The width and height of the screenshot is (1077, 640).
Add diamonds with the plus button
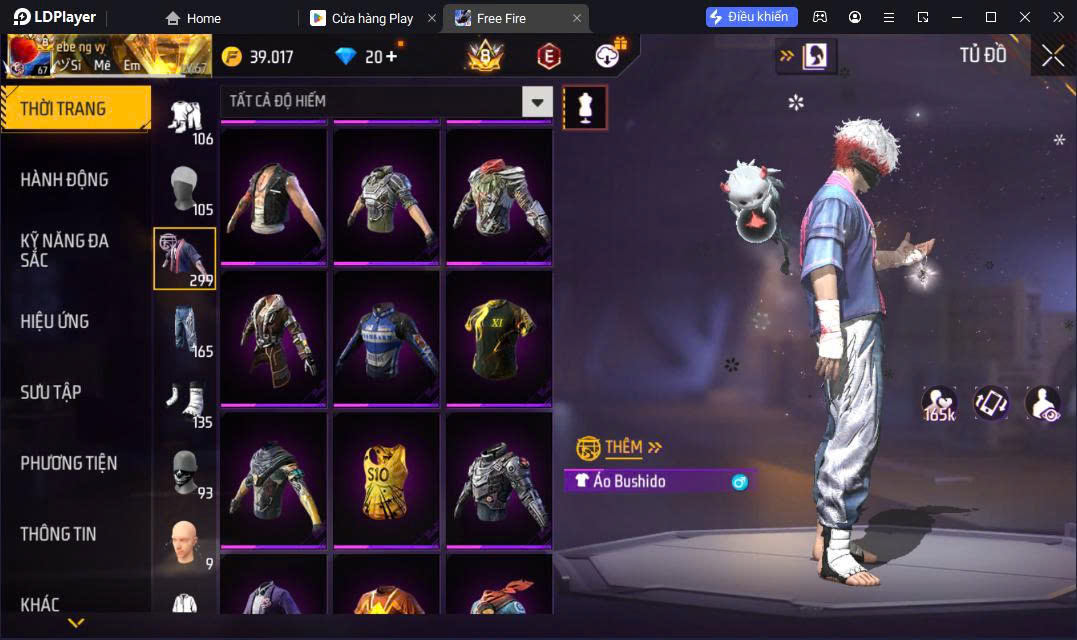(x=391, y=56)
